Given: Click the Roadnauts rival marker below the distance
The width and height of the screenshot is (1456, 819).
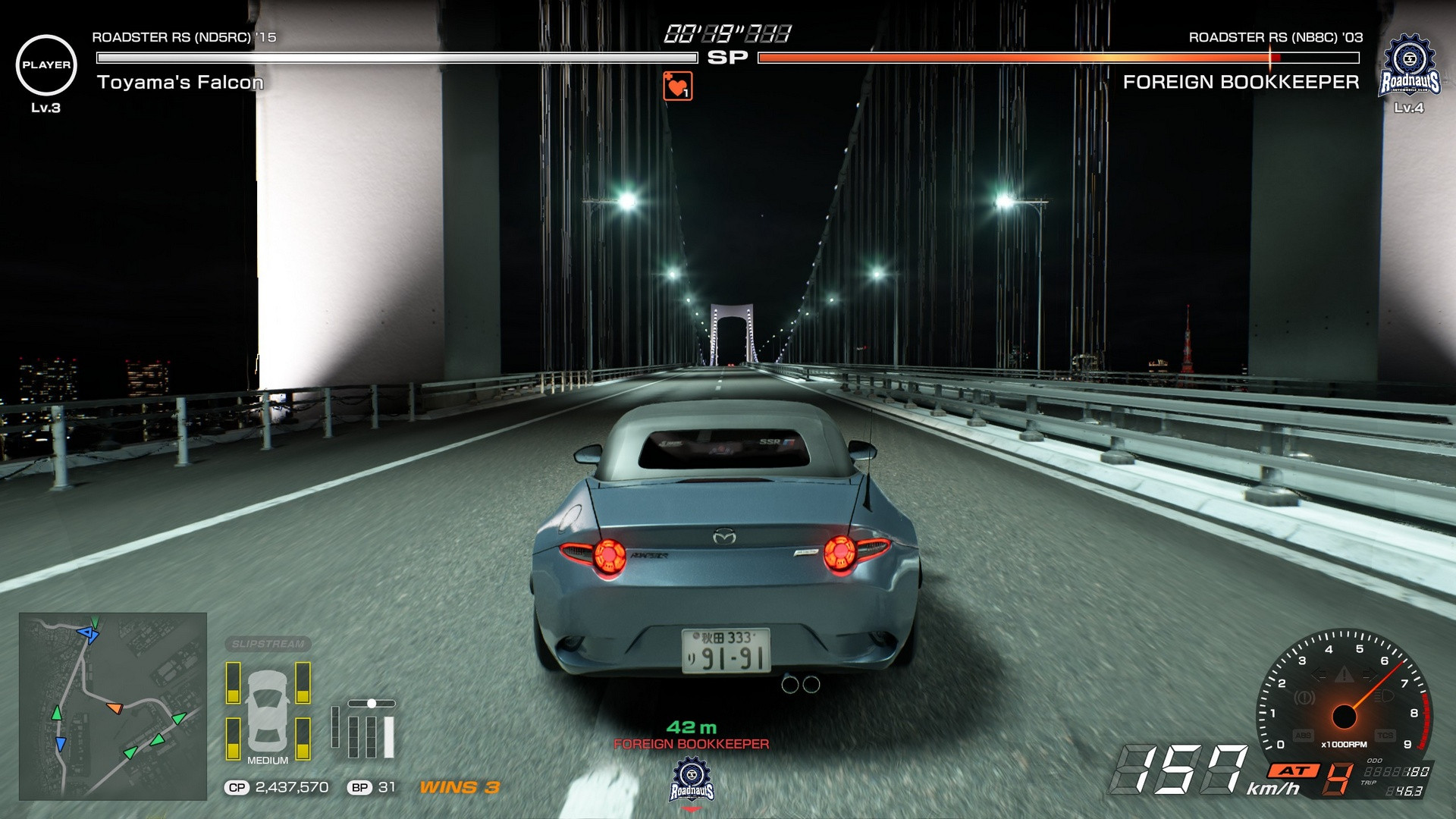Looking at the screenshot, I should pyautogui.click(x=692, y=782).
